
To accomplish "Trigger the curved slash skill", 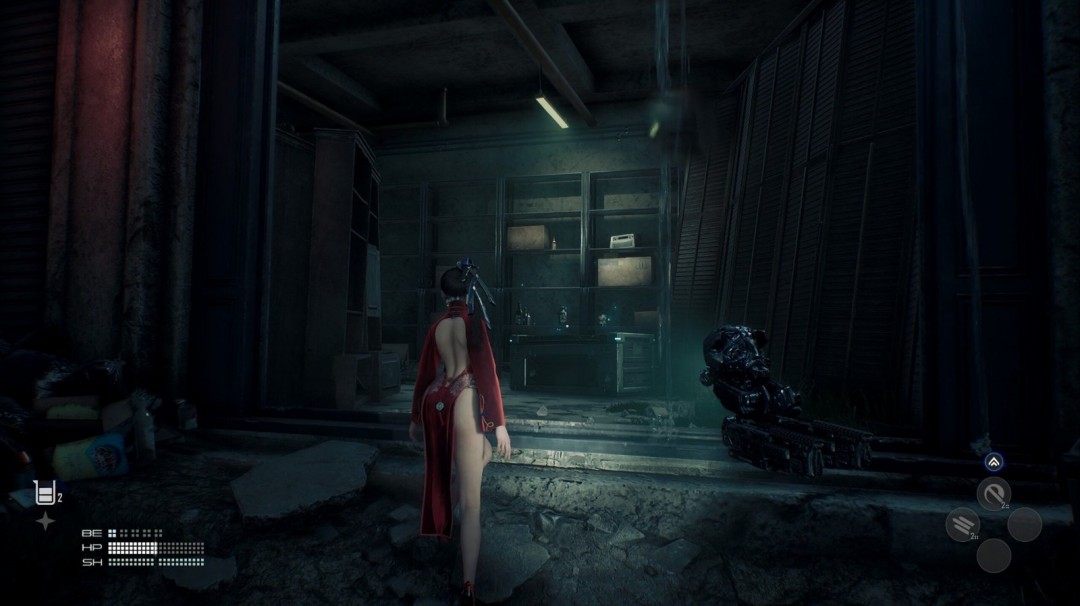I will 993,493.
